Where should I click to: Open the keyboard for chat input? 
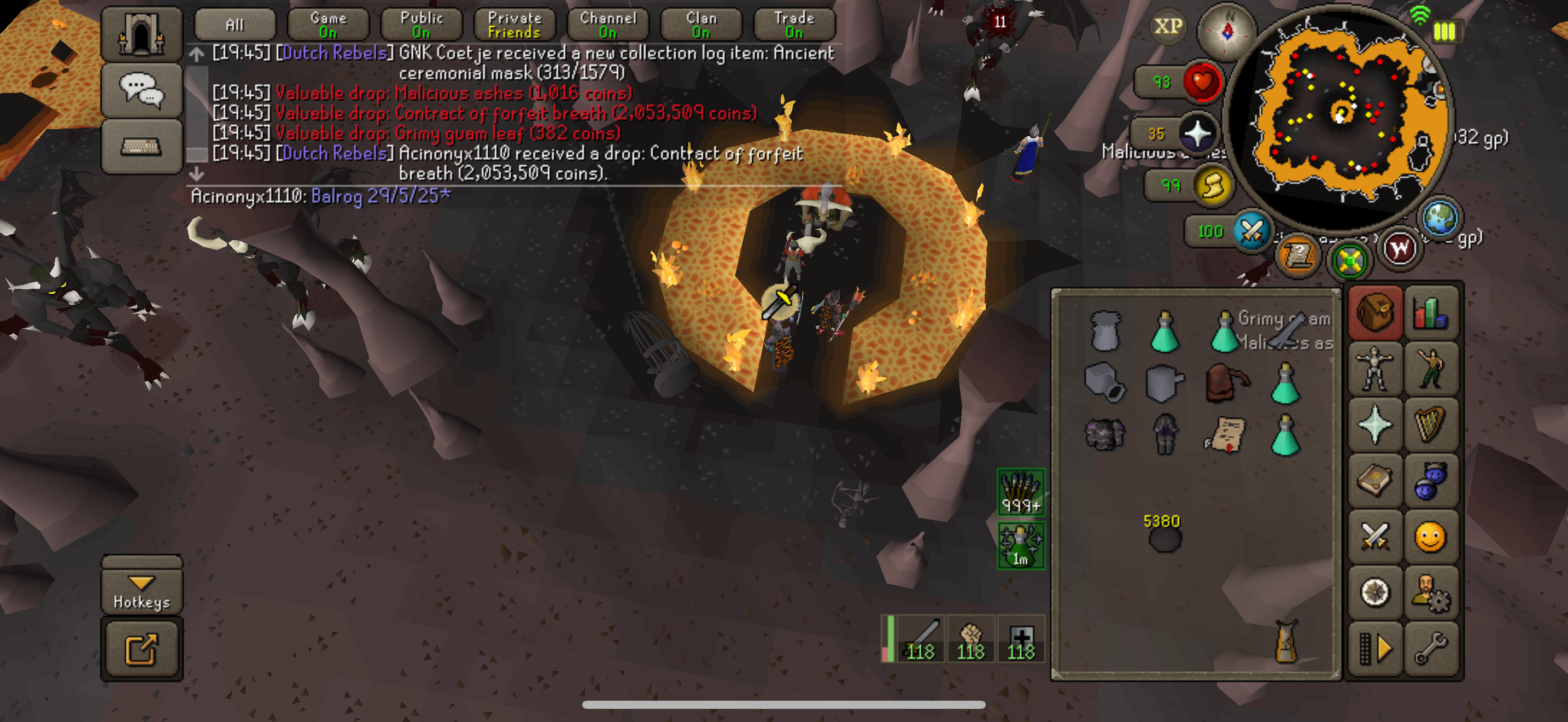(141, 147)
